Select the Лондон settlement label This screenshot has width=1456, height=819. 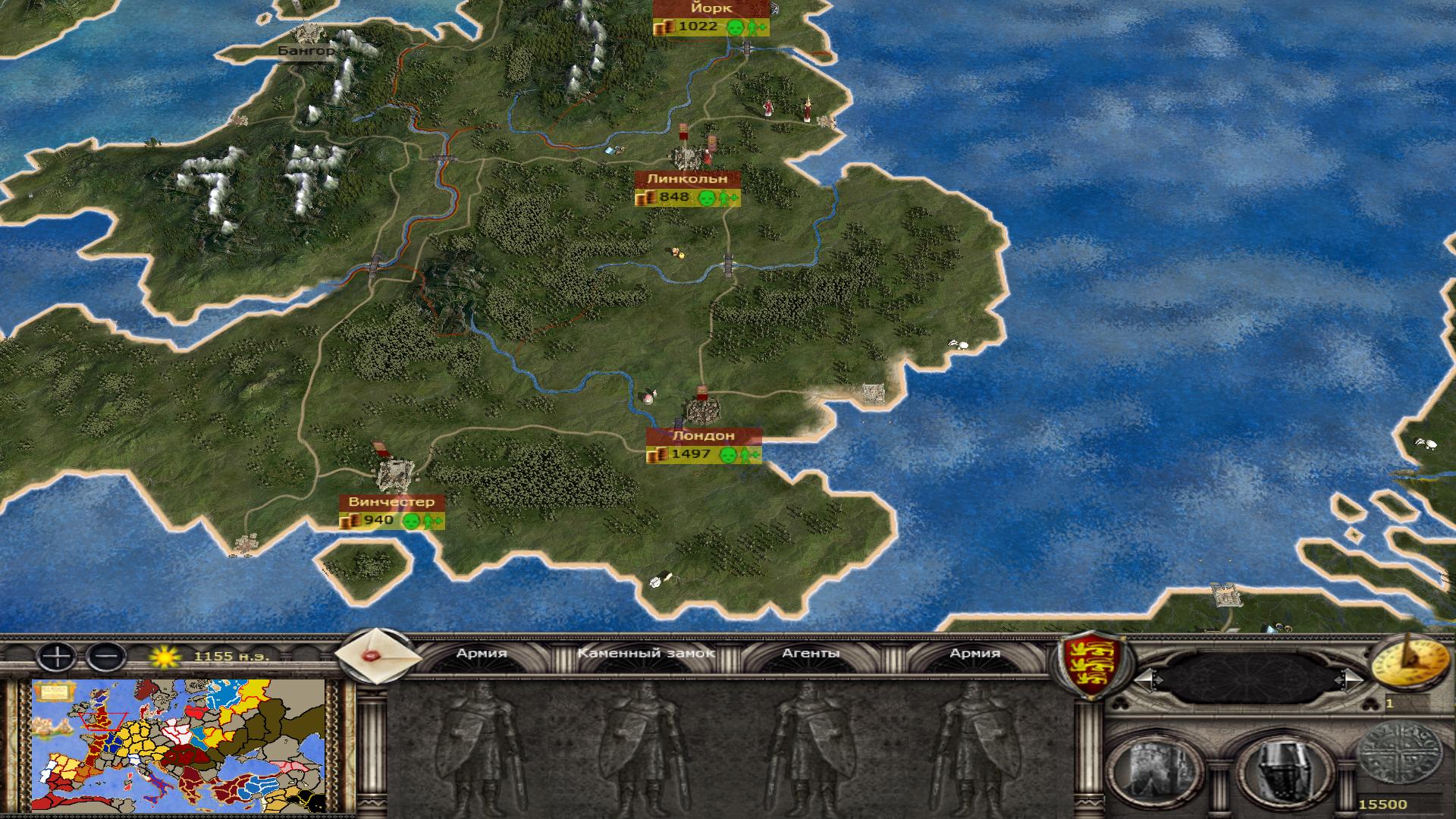[x=703, y=436]
